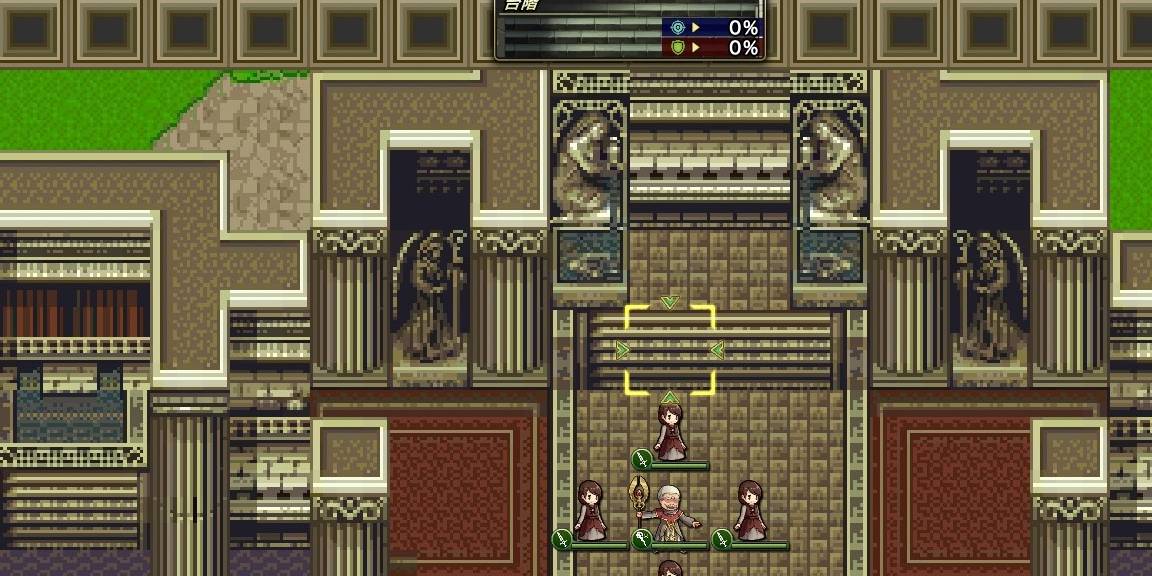Screen dimensions: 1152x576
Task: Click the yellow-bracketed cursor tile on the stairs
Action: pyautogui.click(x=670, y=350)
